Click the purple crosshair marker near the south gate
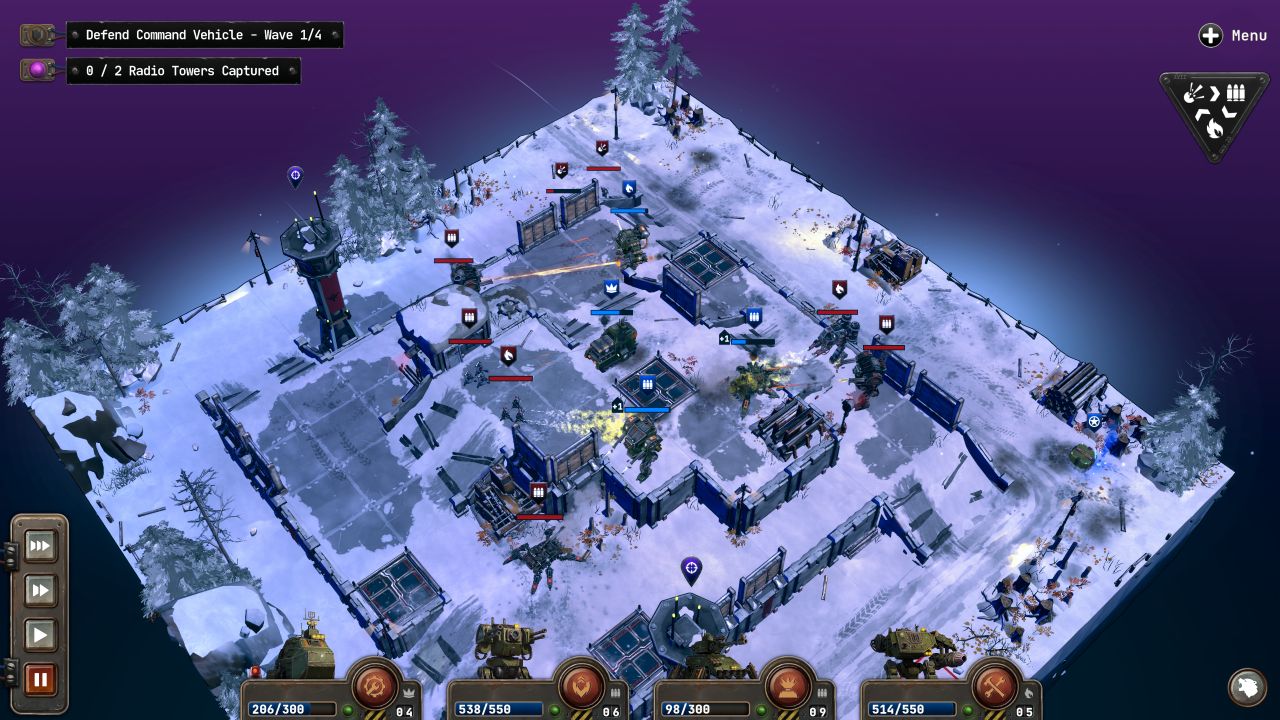 tap(689, 568)
